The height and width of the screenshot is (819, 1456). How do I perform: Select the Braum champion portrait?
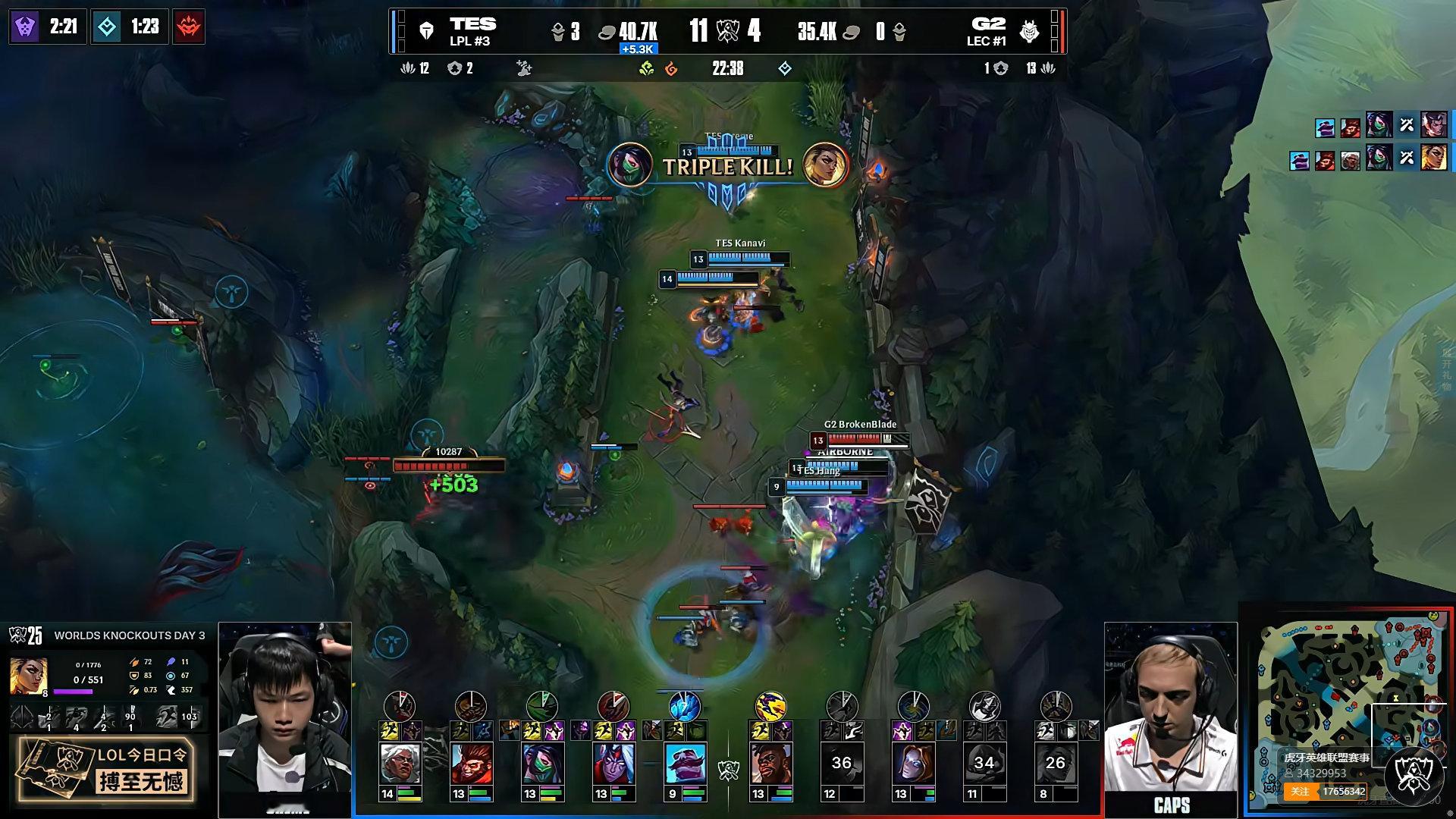point(685,764)
